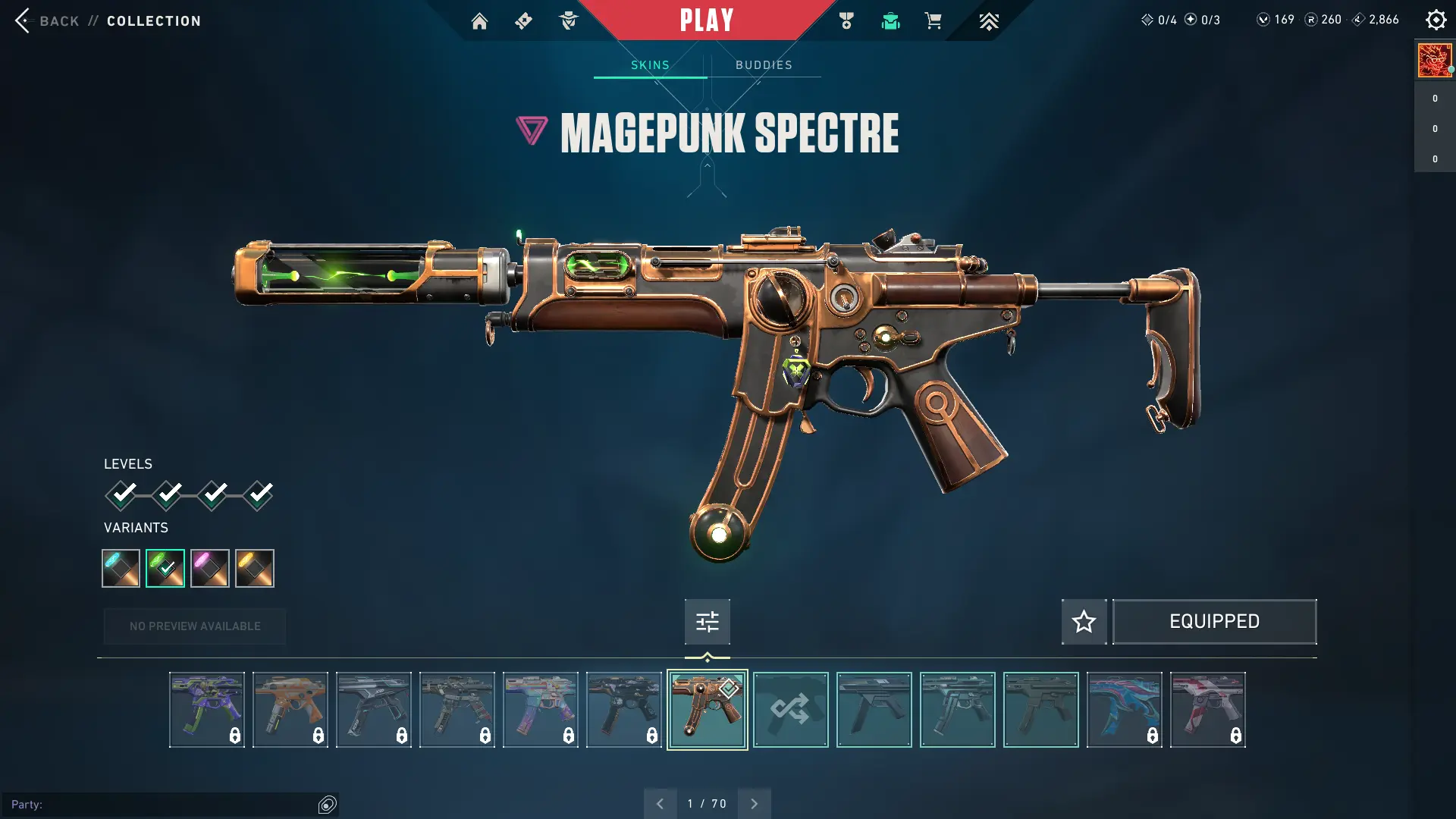Open the player card avatar
Screen dimensions: 1456x819
point(1435,61)
